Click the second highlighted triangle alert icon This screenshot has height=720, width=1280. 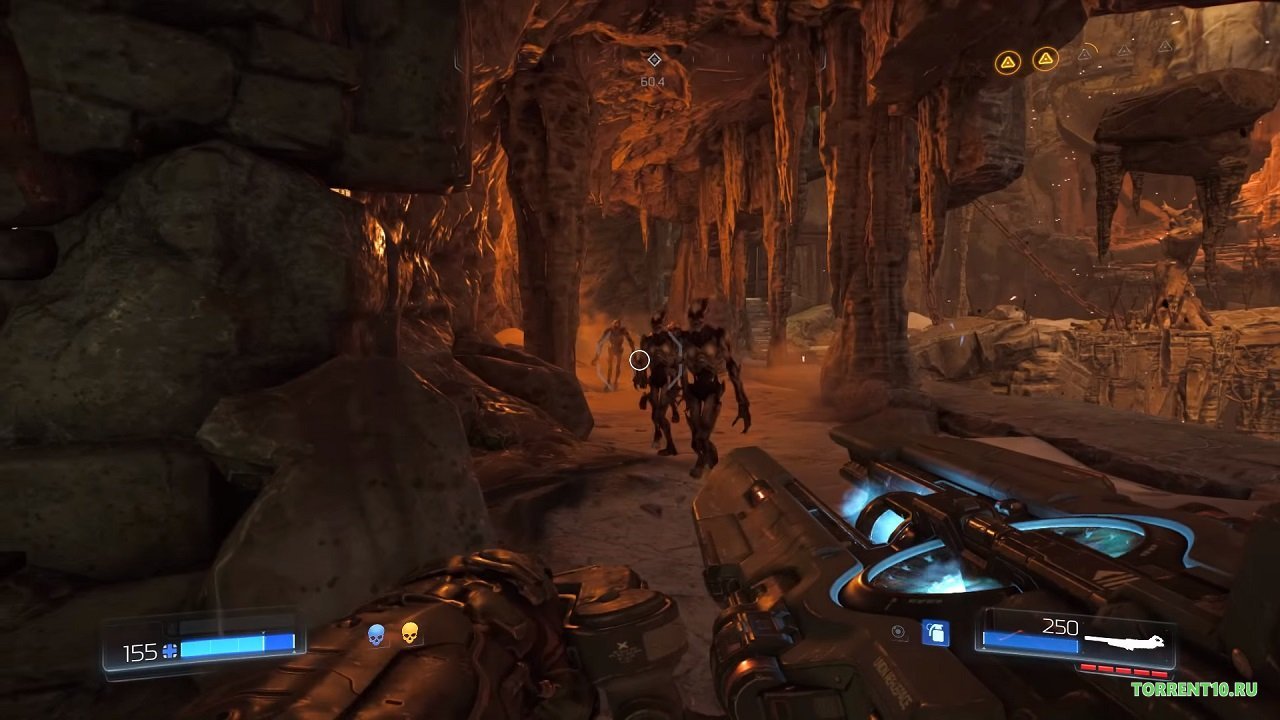pyautogui.click(x=1046, y=56)
